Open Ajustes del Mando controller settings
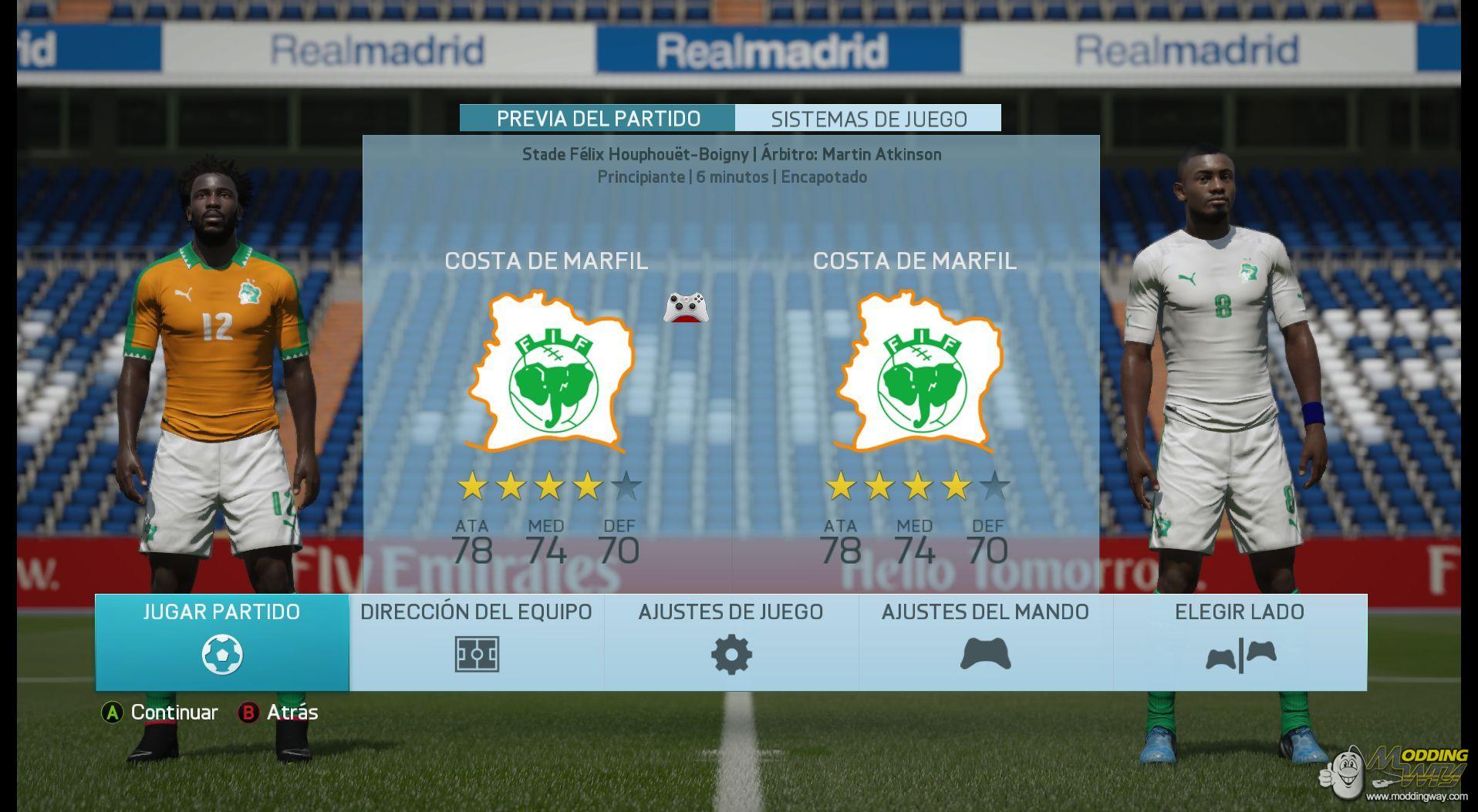 click(985, 642)
